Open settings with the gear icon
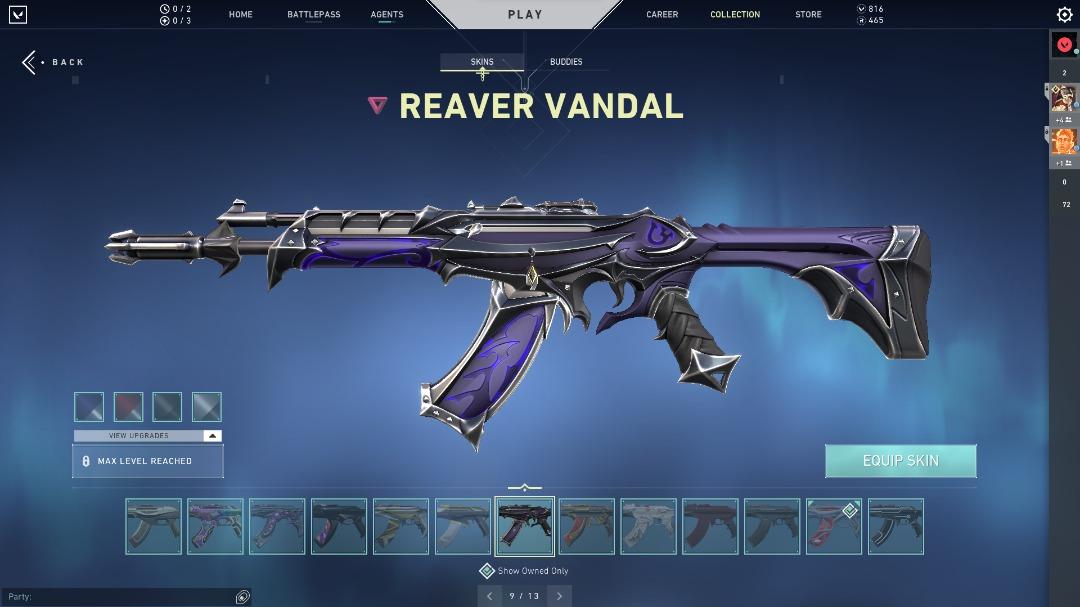 1064,15
